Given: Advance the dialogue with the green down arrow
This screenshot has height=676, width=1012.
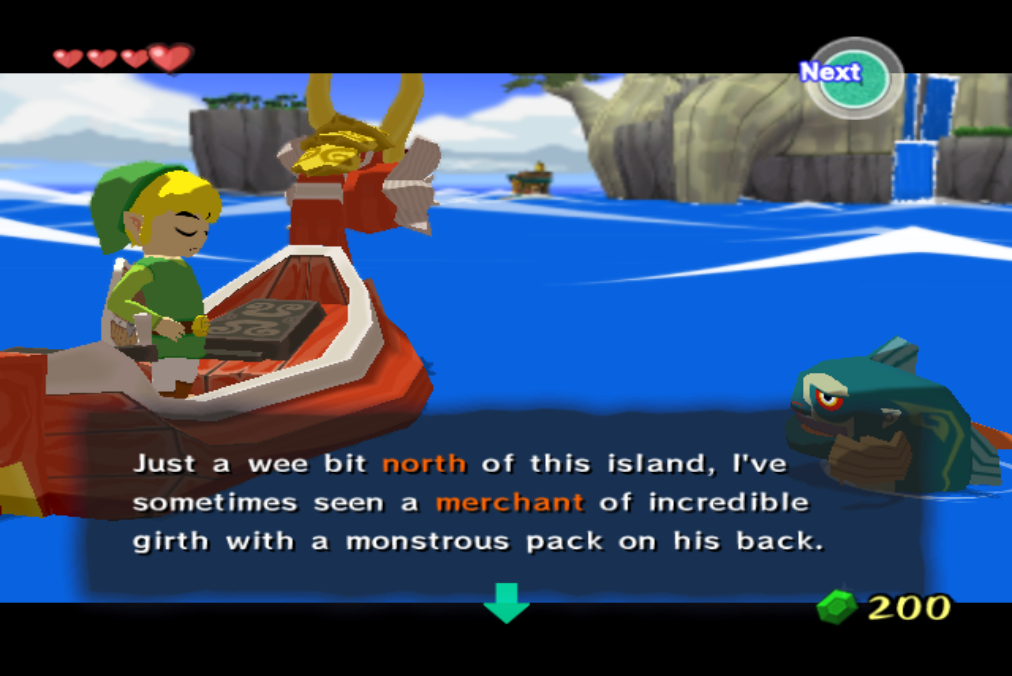Looking at the screenshot, I should pos(506,602).
